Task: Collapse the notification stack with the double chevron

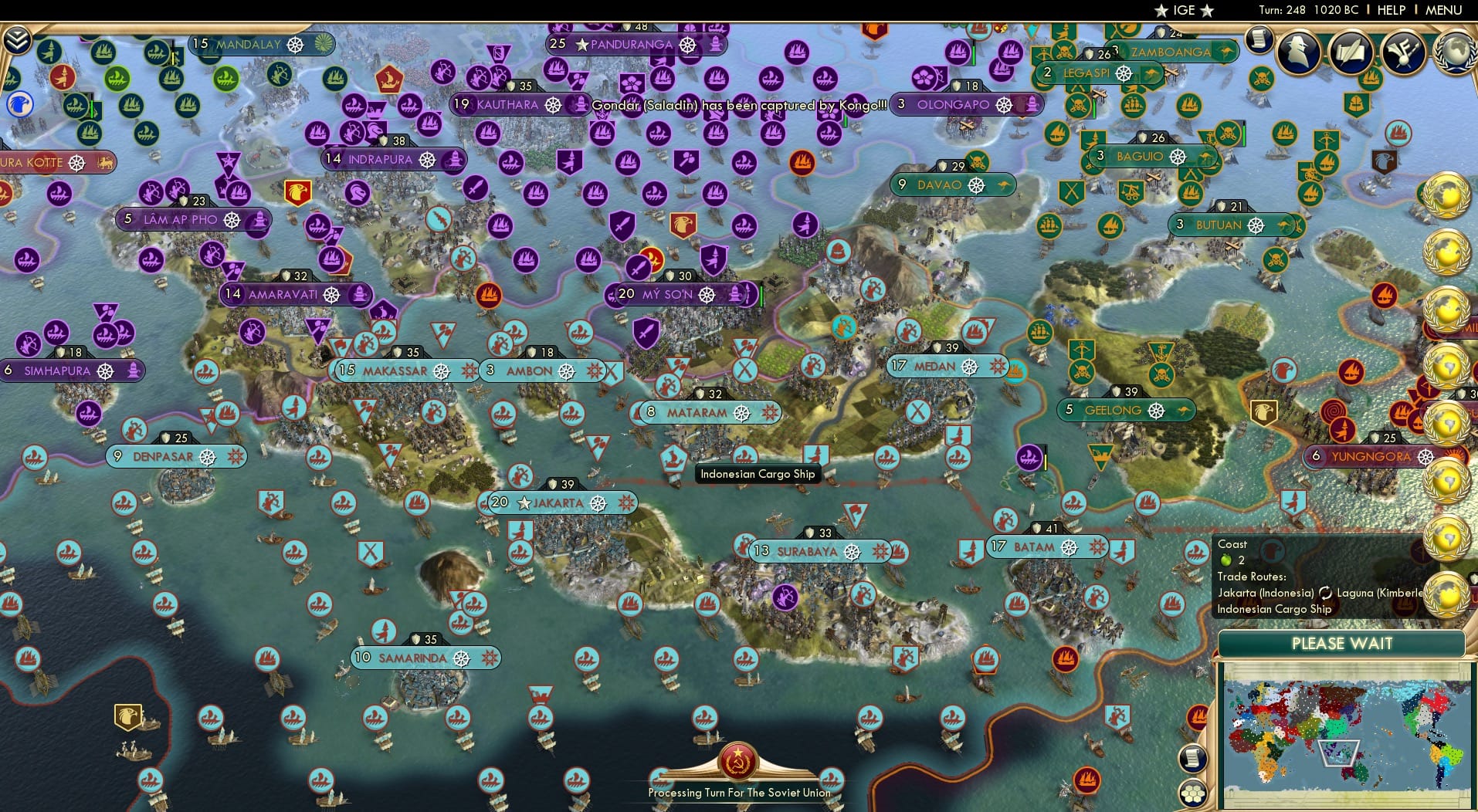Action: (x=17, y=39)
